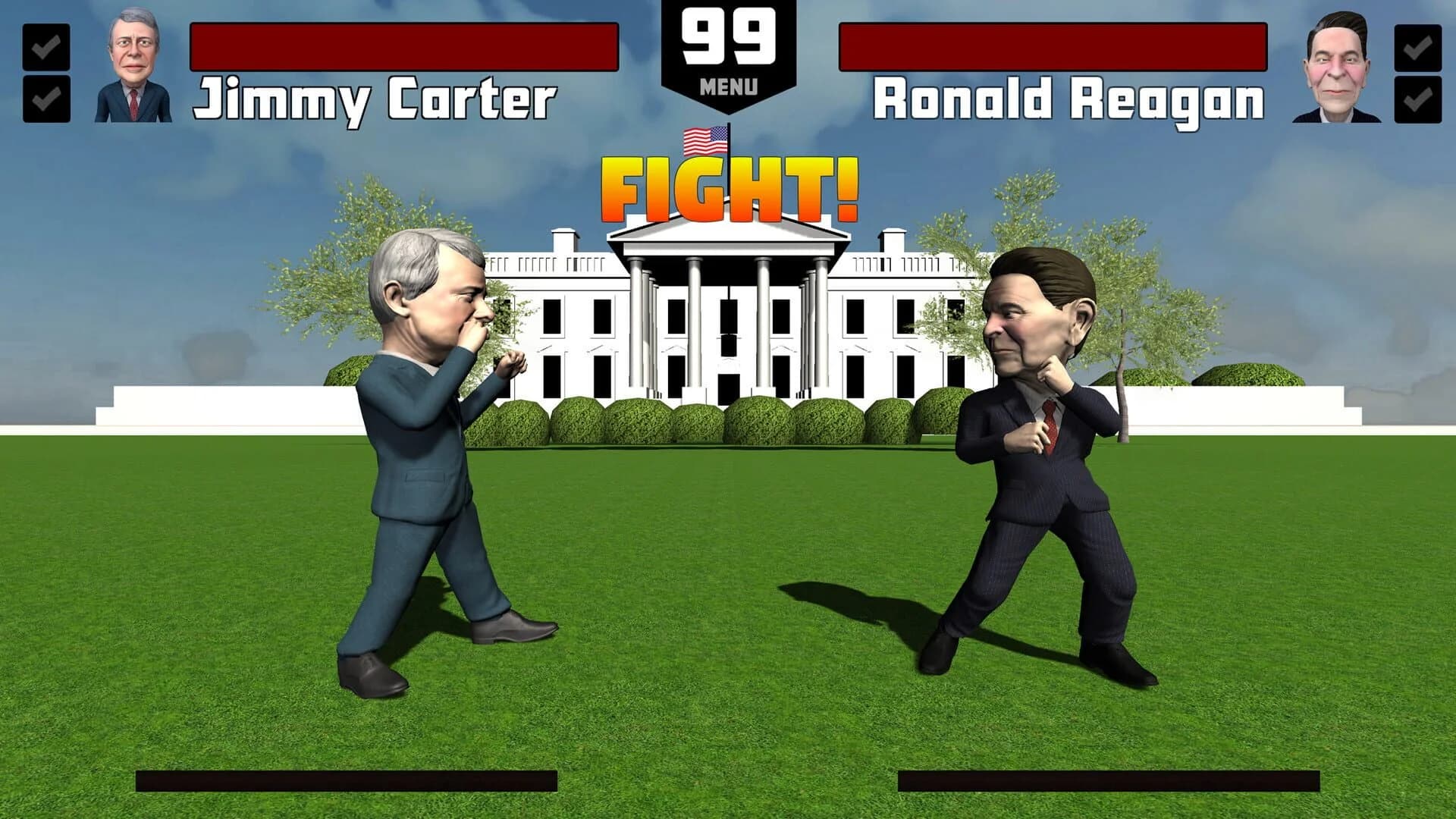Uncheck the bottom-left checkbox on Carter's side
The image size is (1456, 819).
click(45, 99)
